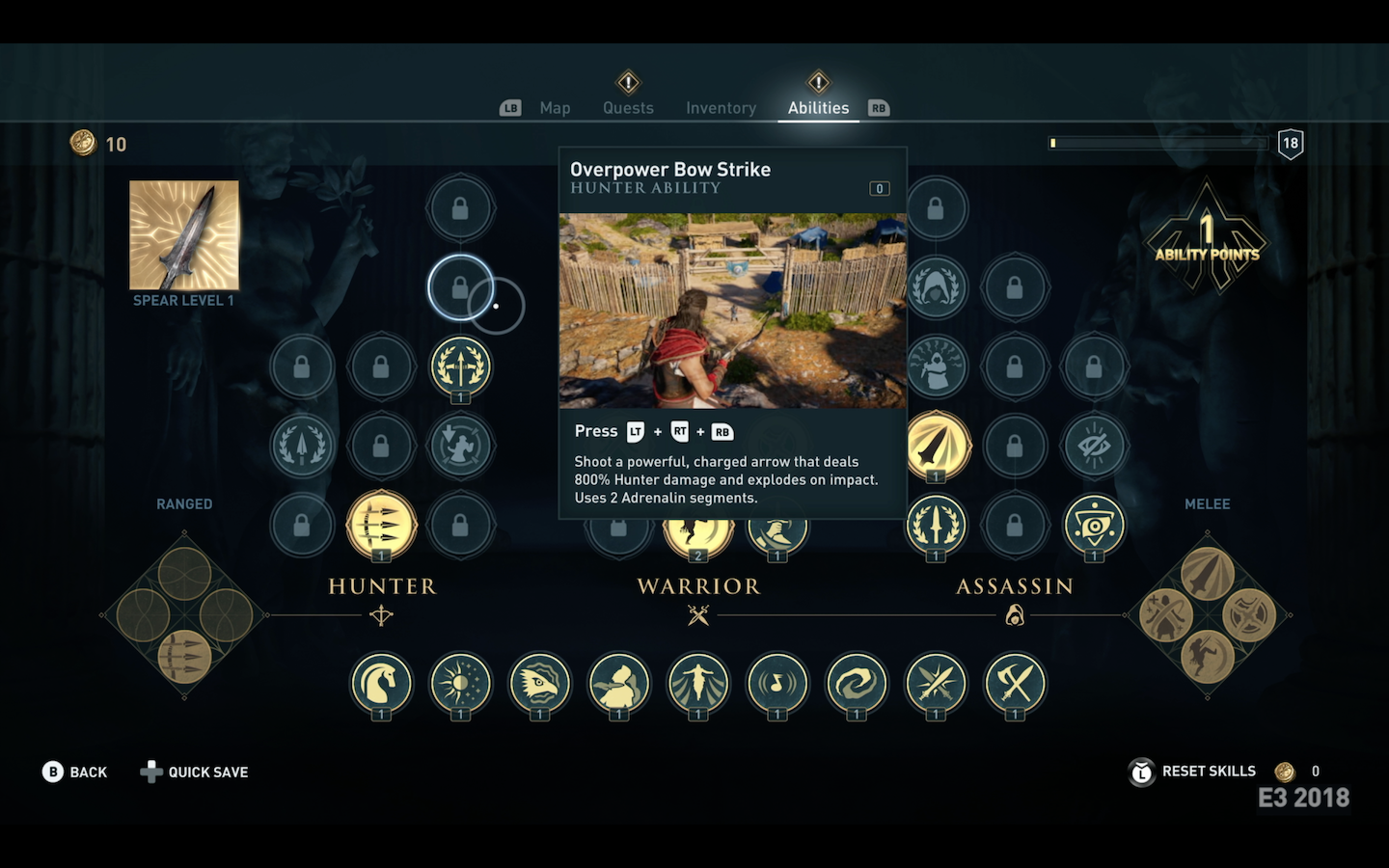Select the arrow with laurel wreath hunter ability
This screenshot has width=1389, height=868.
tap(302, 446)
